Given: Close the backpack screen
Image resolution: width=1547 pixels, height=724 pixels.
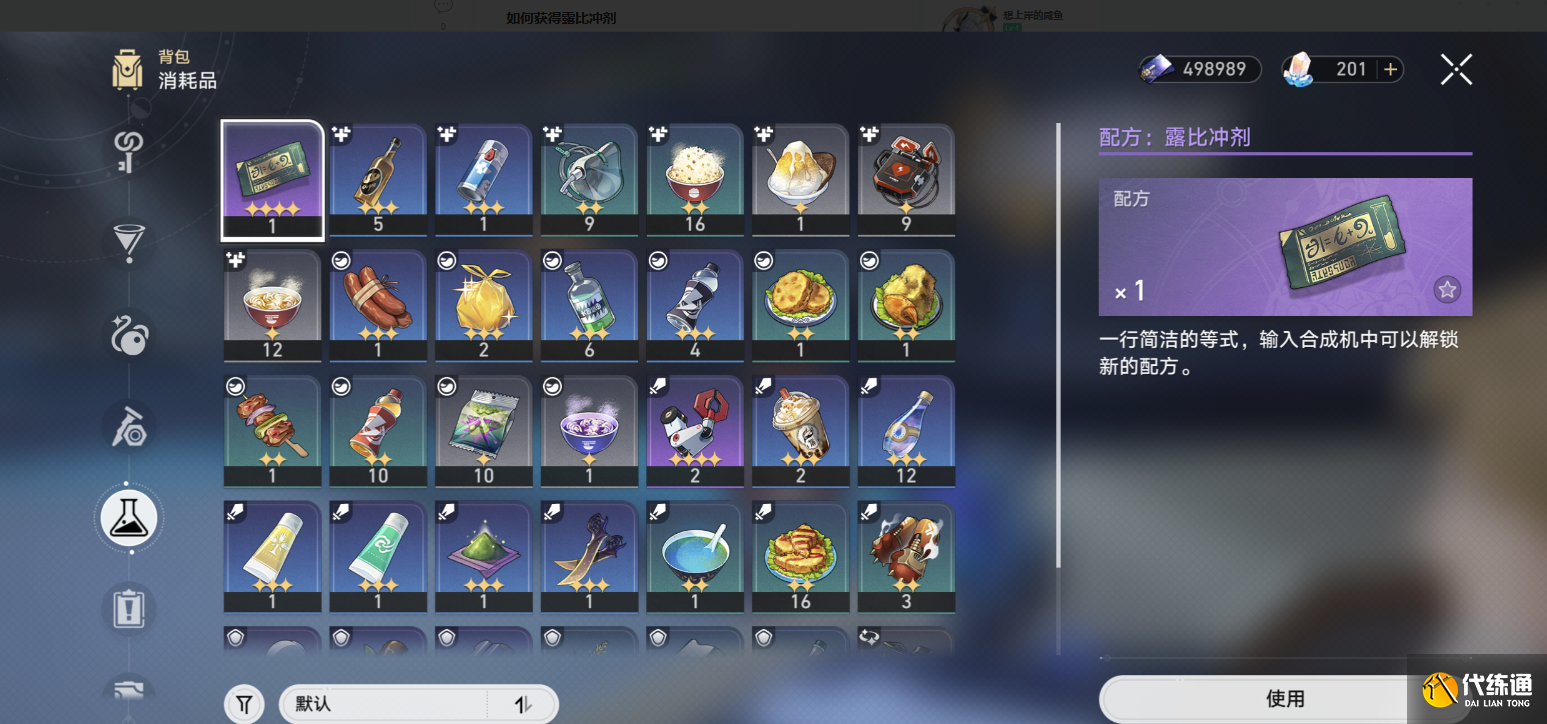Looking at the screenshot, I should 1456,69.
